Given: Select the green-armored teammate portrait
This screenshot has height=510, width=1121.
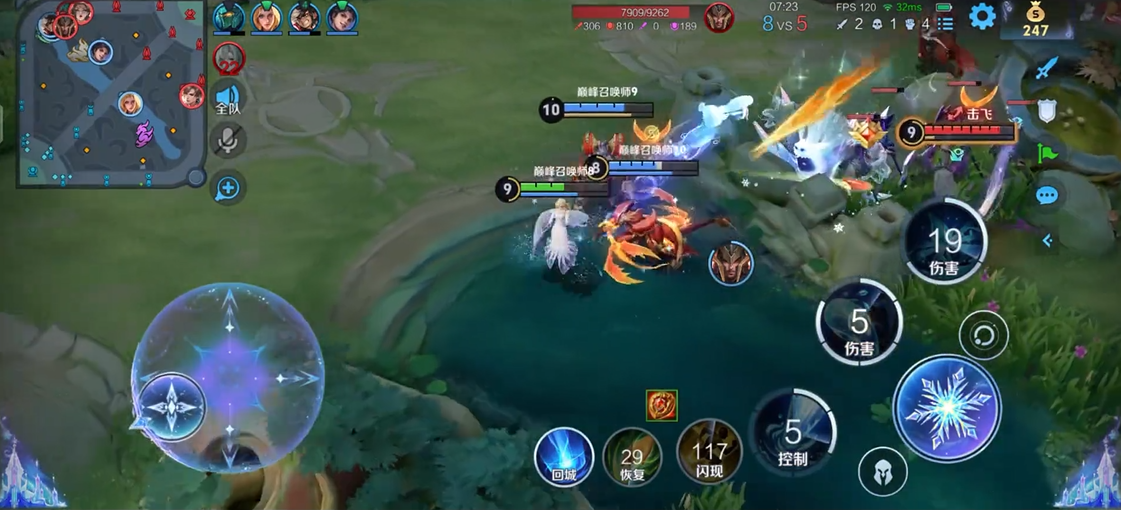Looking at the screenshot, I should point(229,17).
